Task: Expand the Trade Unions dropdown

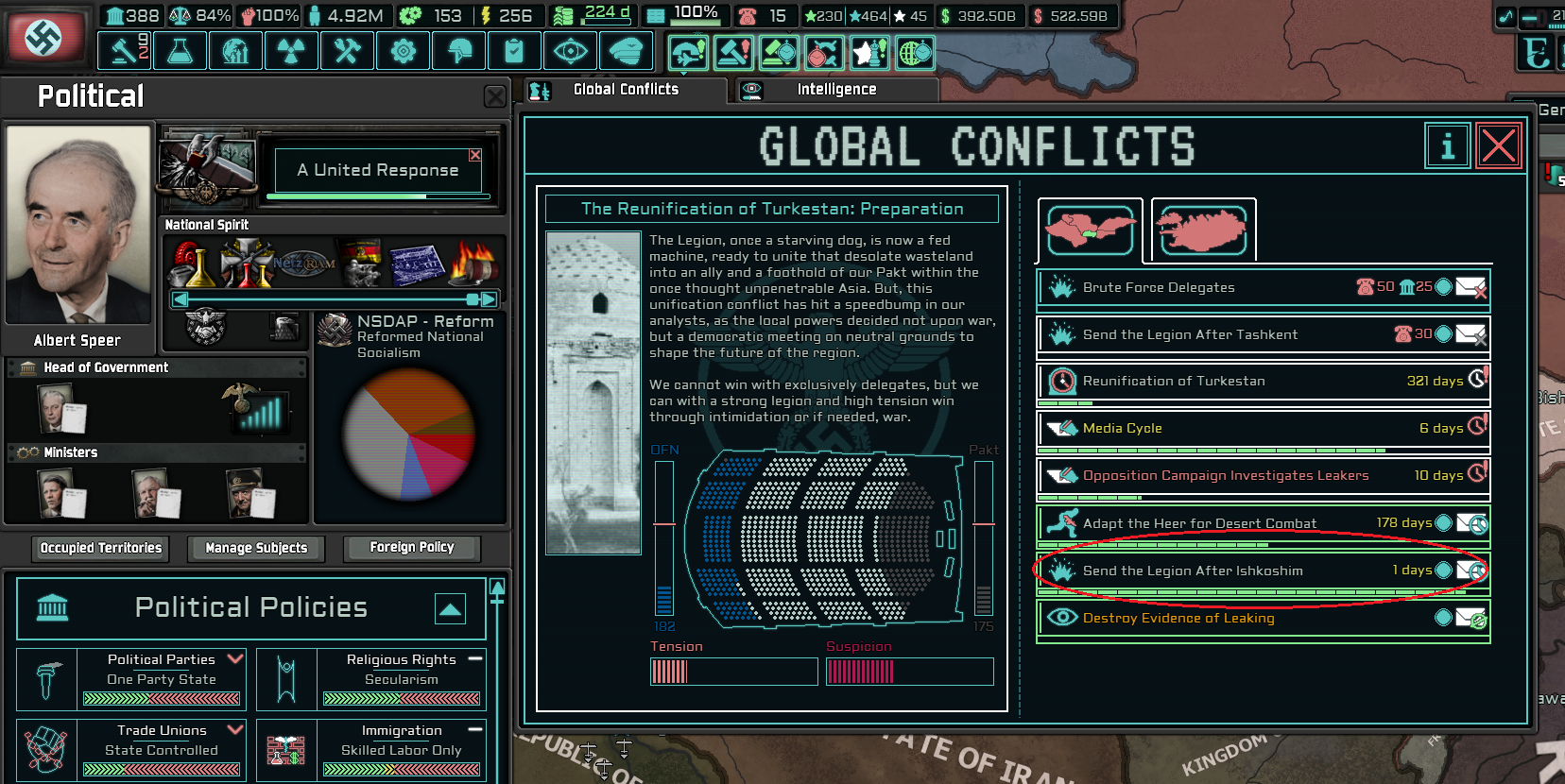Action: [235, 729]
